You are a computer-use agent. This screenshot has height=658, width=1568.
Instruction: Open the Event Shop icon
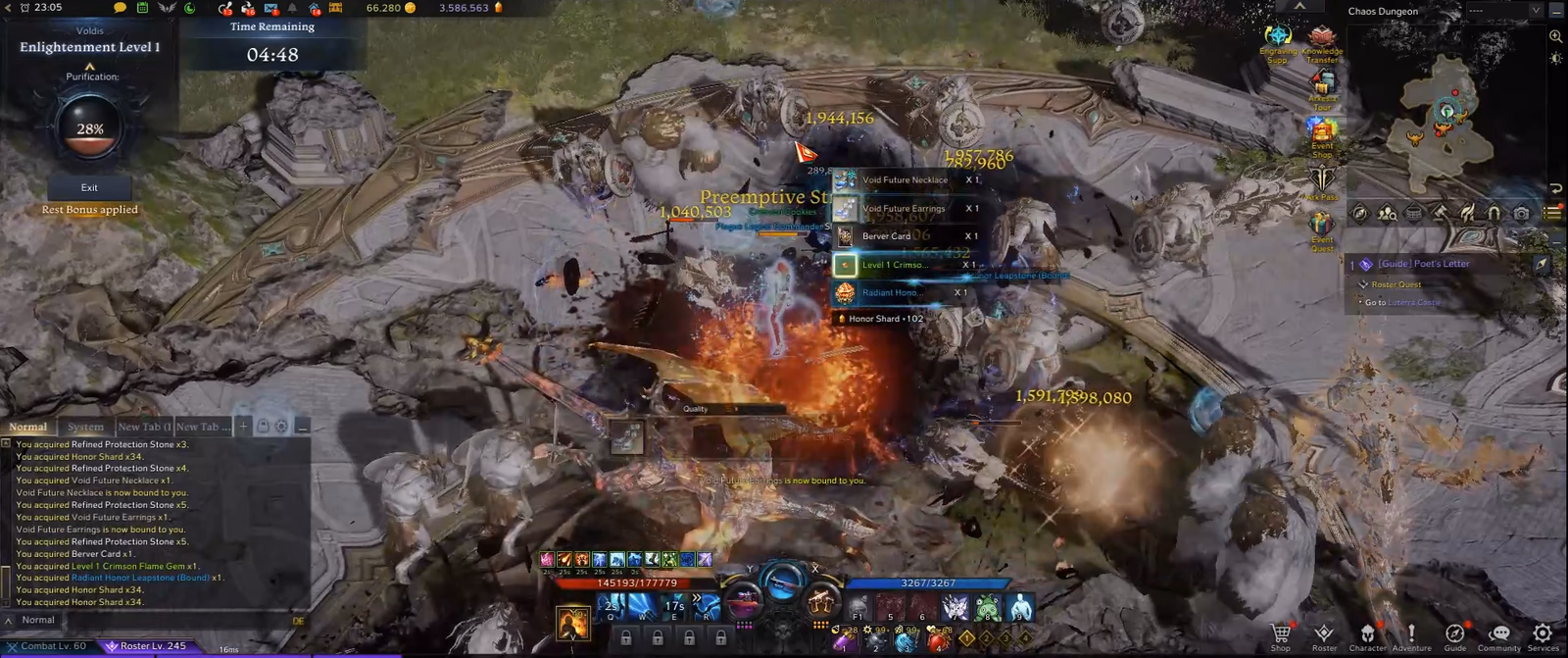point(1322,134)
